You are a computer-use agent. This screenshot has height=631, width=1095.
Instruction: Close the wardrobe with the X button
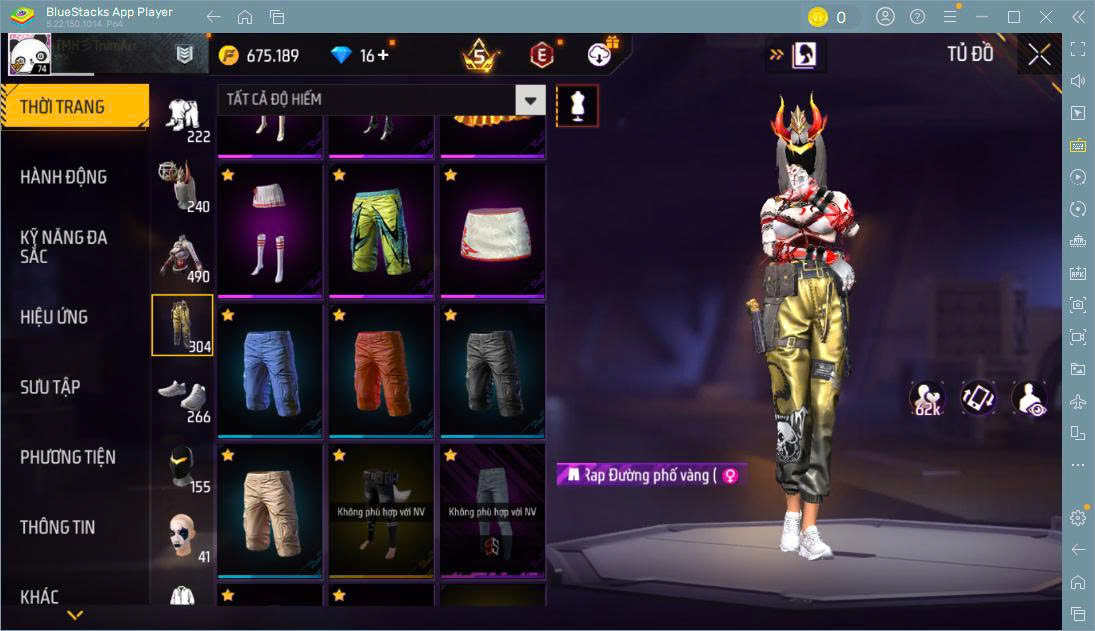1039,55
